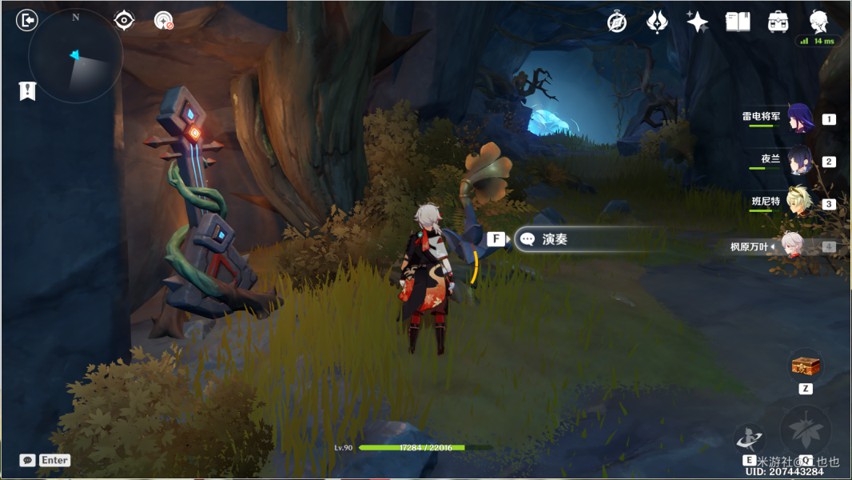Screen dimensions: 852x480
Task: Select active character 枫原万叶 in party list
Action: tap(794, 245)
